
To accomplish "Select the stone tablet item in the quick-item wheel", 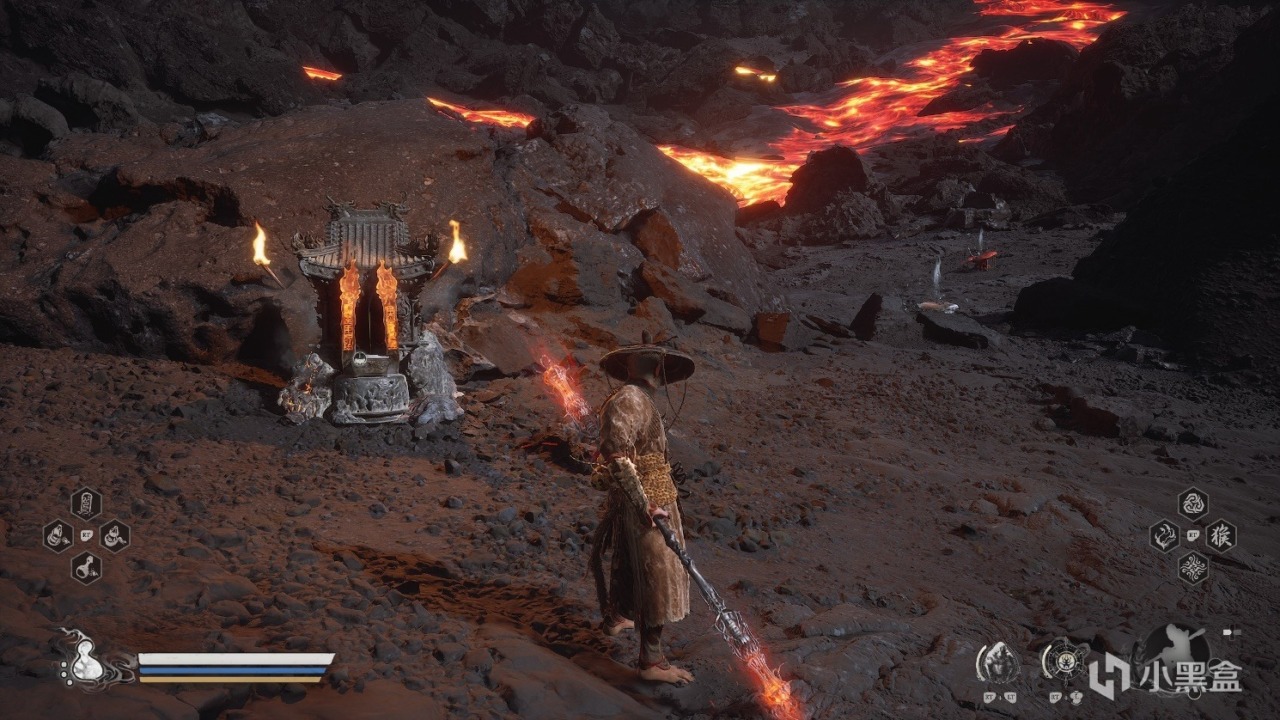I will [86, 503].
